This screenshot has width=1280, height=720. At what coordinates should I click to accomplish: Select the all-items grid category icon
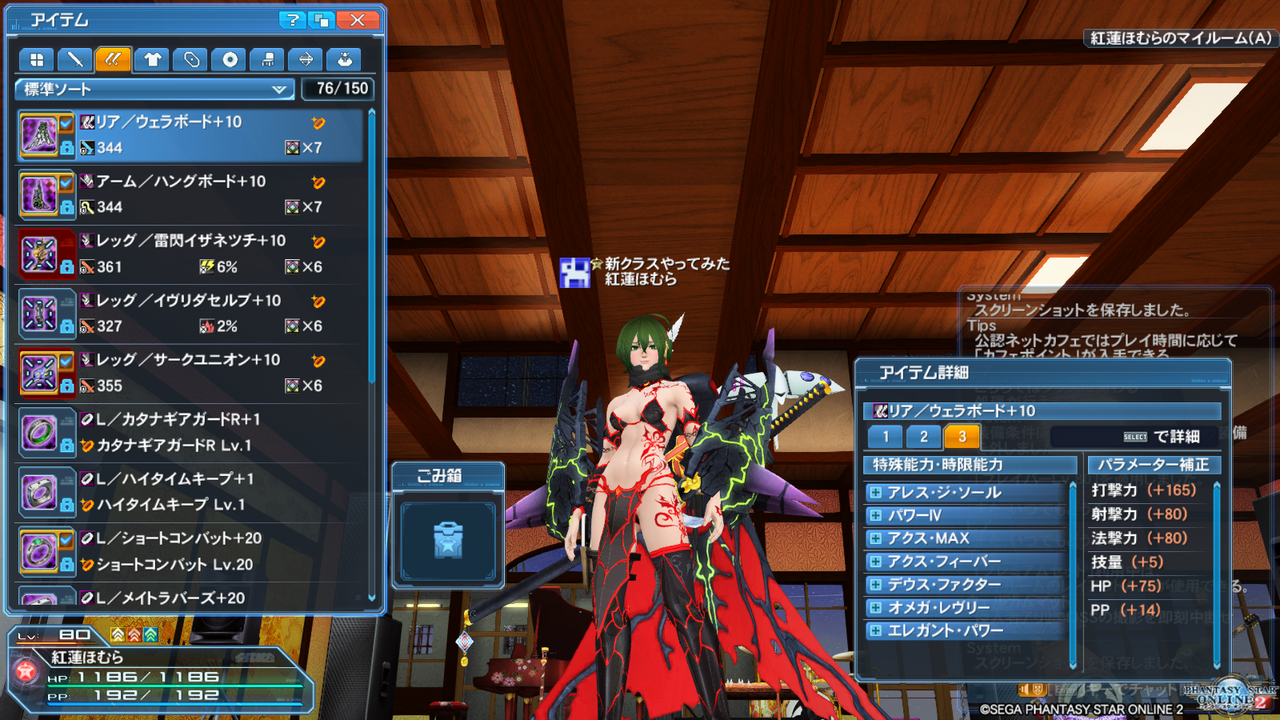point(37,59)
